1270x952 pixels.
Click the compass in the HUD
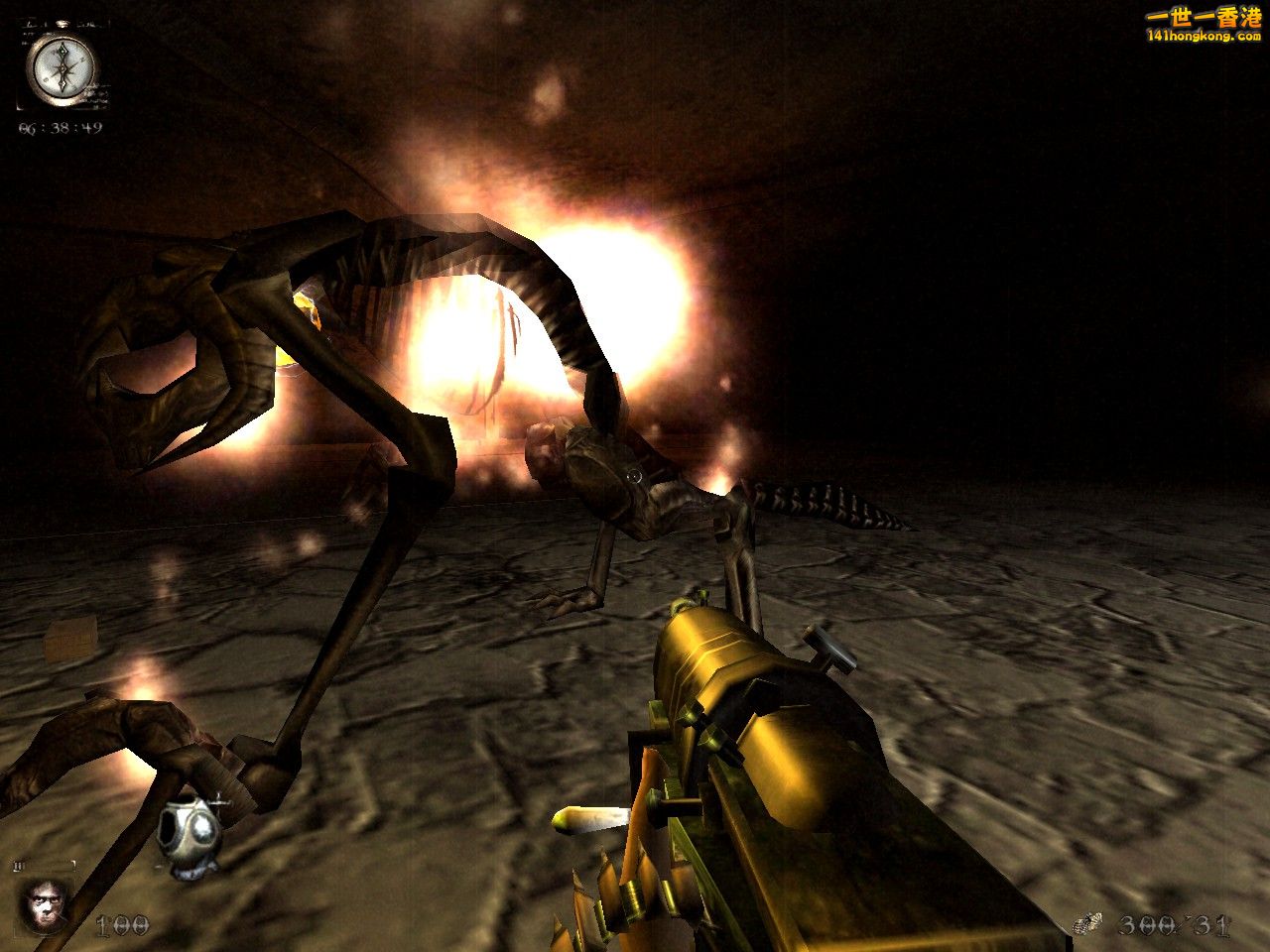pyautogui.click(x=62, y=69)
